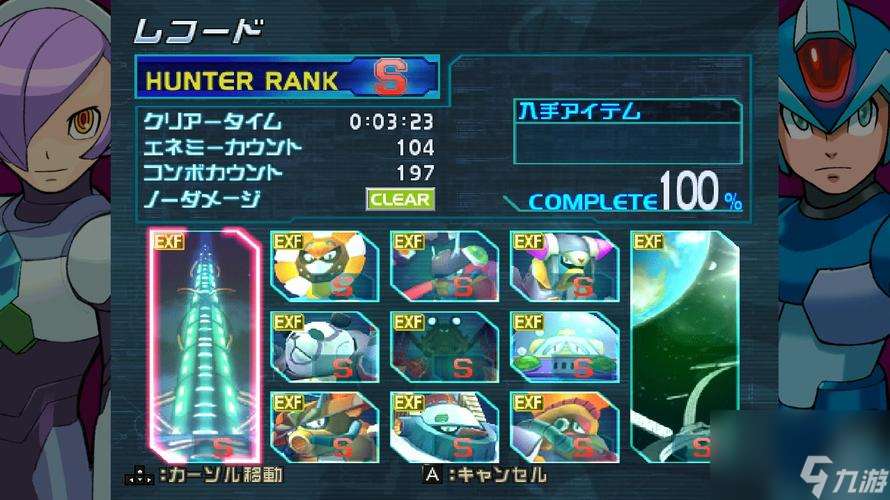Image resolution: width=890 pixels, height=500 pixels.
Task: Select the orange-helmet boss with teal arm
Action: coord(564,427)
